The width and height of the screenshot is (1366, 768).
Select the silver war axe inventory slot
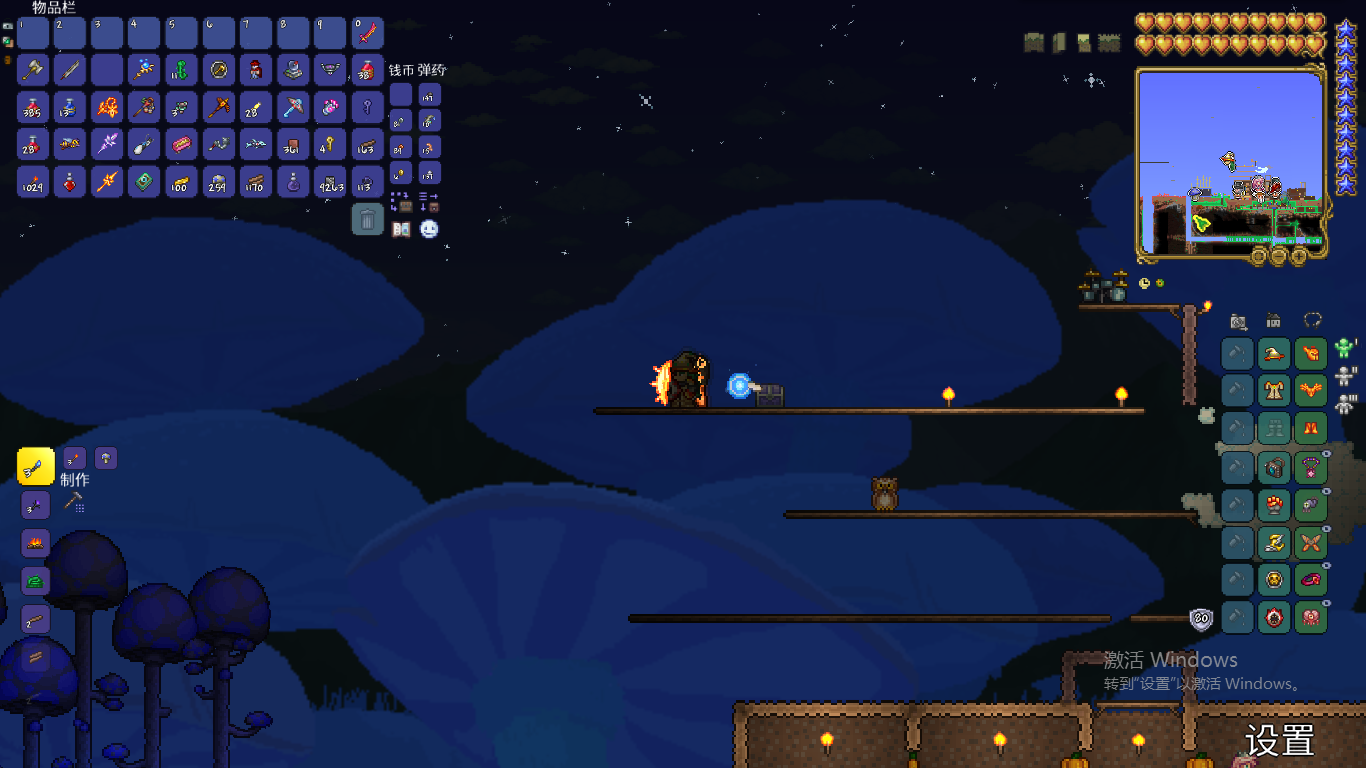coord(33,70)
